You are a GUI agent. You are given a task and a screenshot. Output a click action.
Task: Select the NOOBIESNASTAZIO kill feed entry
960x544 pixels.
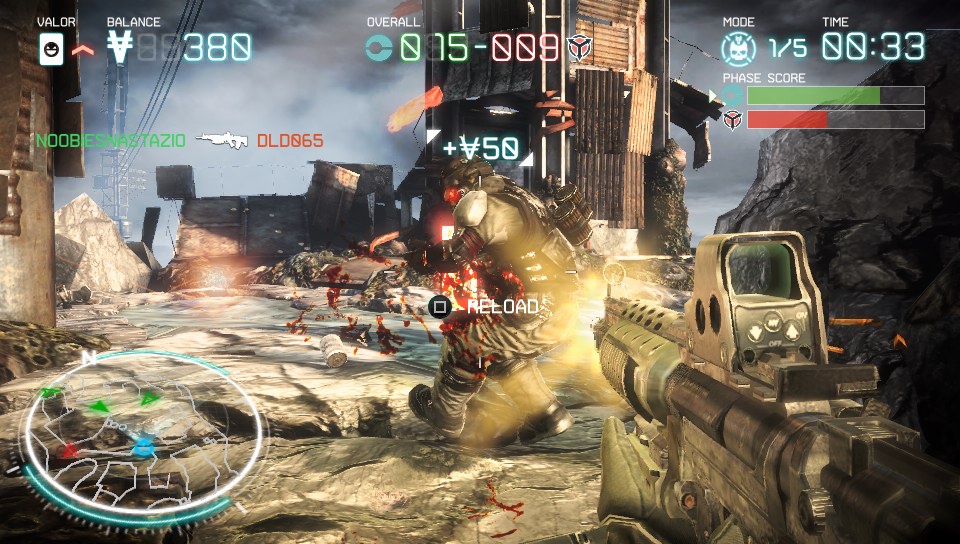point(110,141)
